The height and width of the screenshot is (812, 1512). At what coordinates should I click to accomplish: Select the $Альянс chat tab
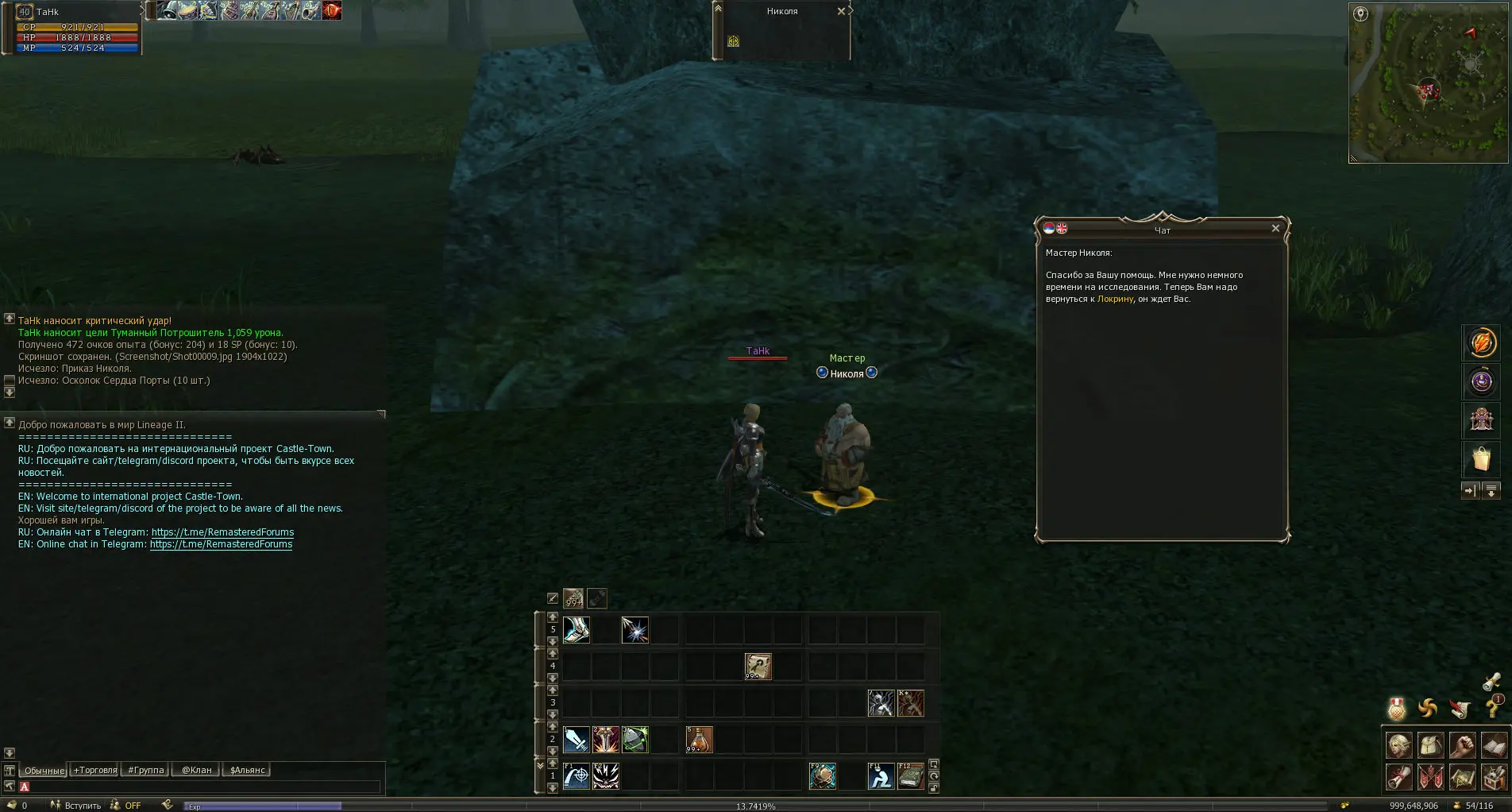point(247,770)
